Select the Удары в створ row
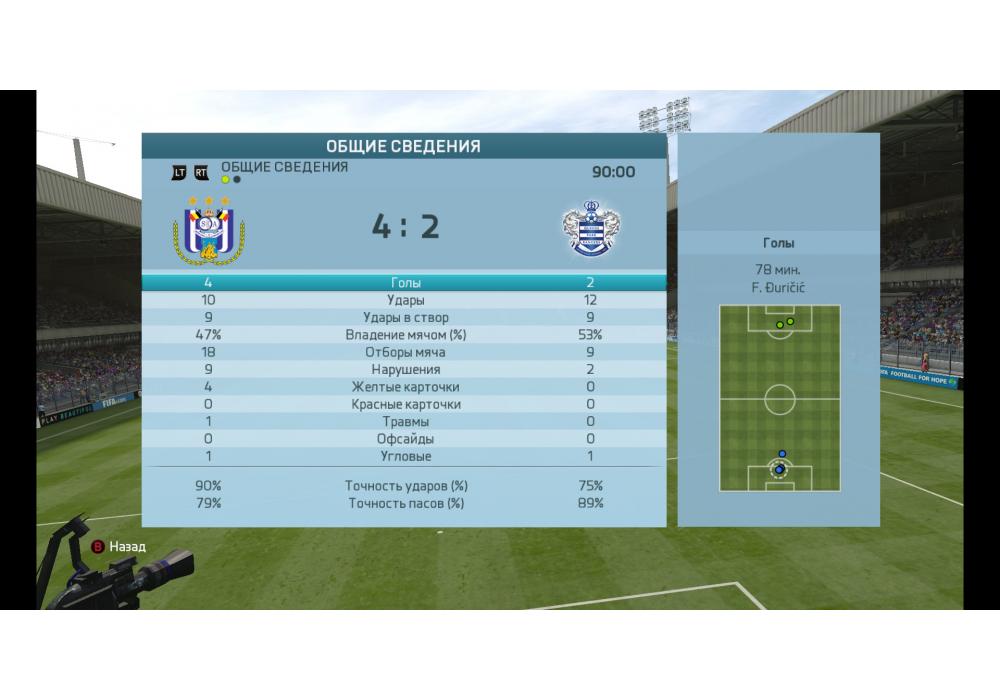Image resolution: width=1000 pixels, height=700 pixels. [404, 318]
